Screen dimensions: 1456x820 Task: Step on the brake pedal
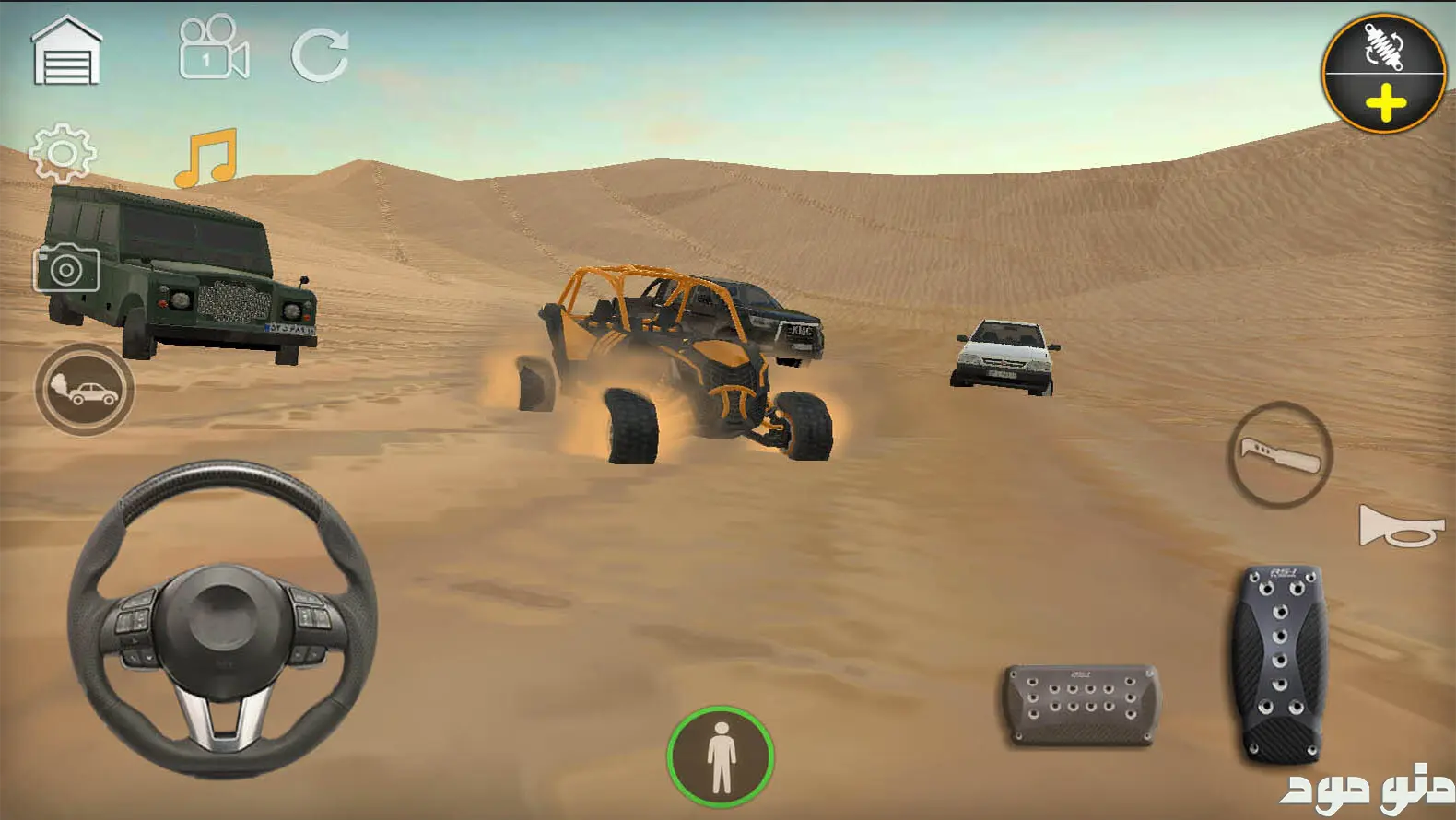1080,702
